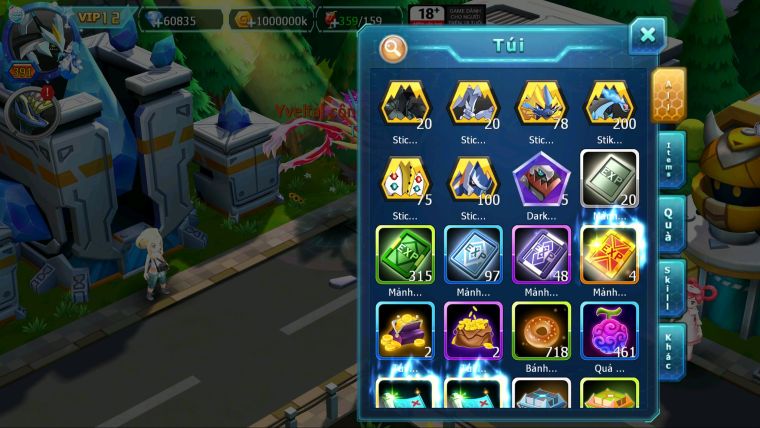Switch to the Khác tab

click(668, 350)
